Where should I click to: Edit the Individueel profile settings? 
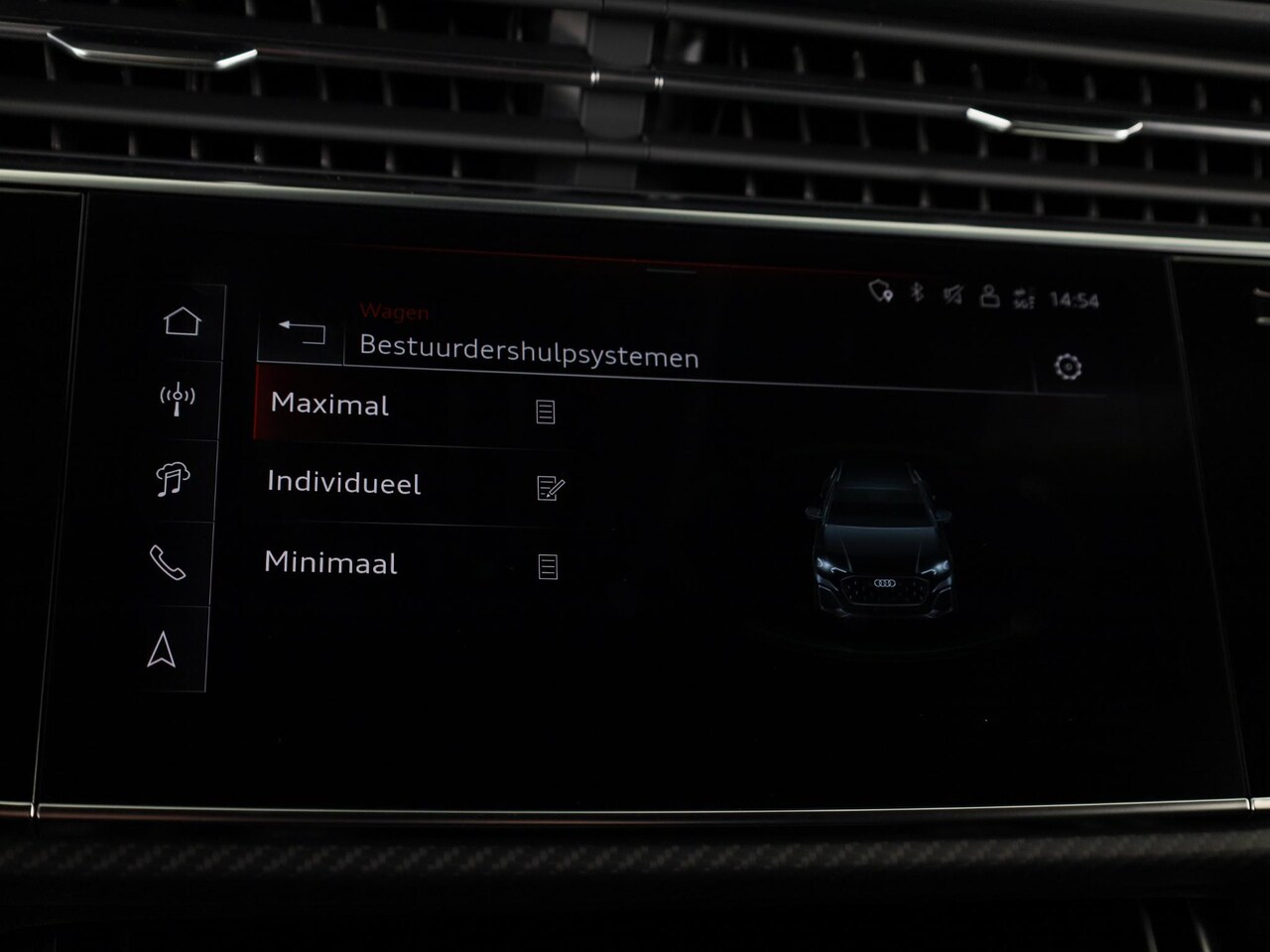(x=550, y=488)
